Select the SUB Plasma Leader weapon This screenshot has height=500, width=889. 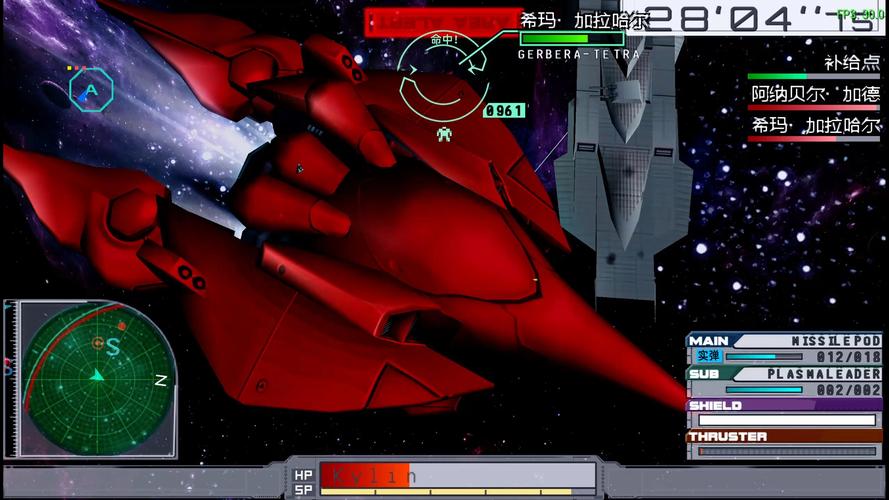785,381
